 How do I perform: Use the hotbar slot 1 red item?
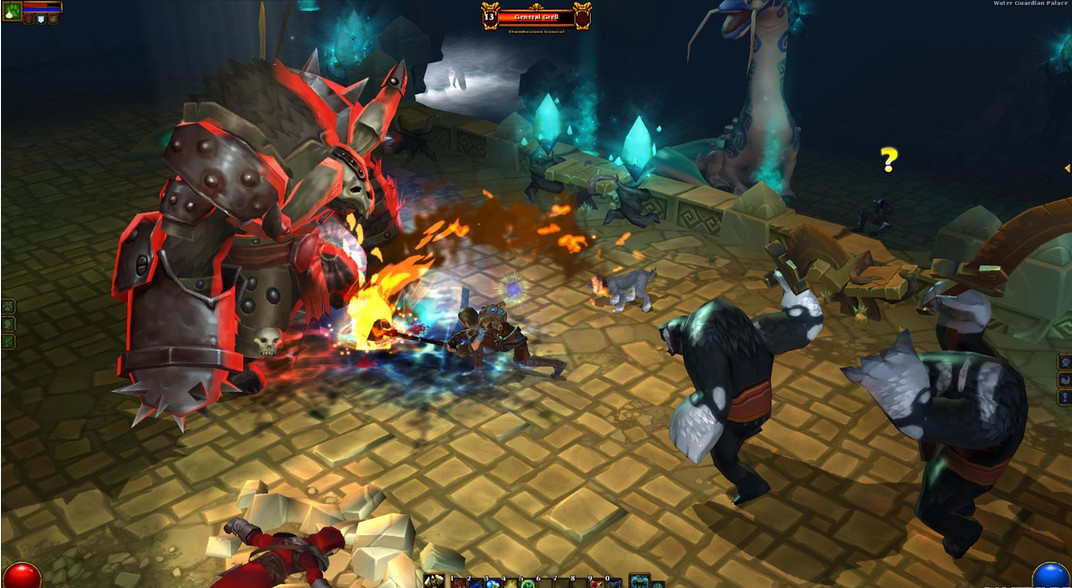click(x=459, y=583)
